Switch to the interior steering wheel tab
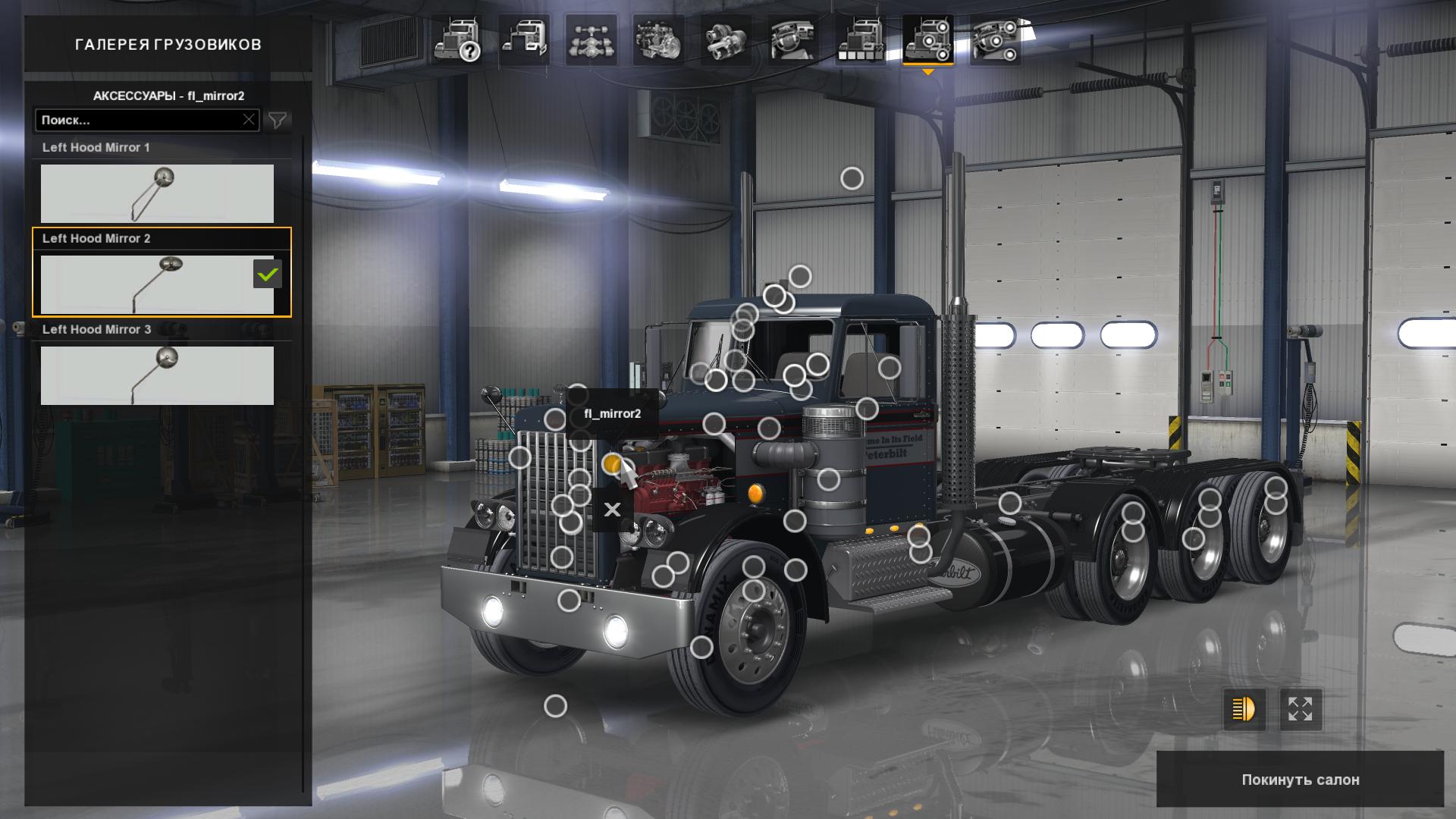Viewport: 1456px width, 819px height. pos(792,40)
